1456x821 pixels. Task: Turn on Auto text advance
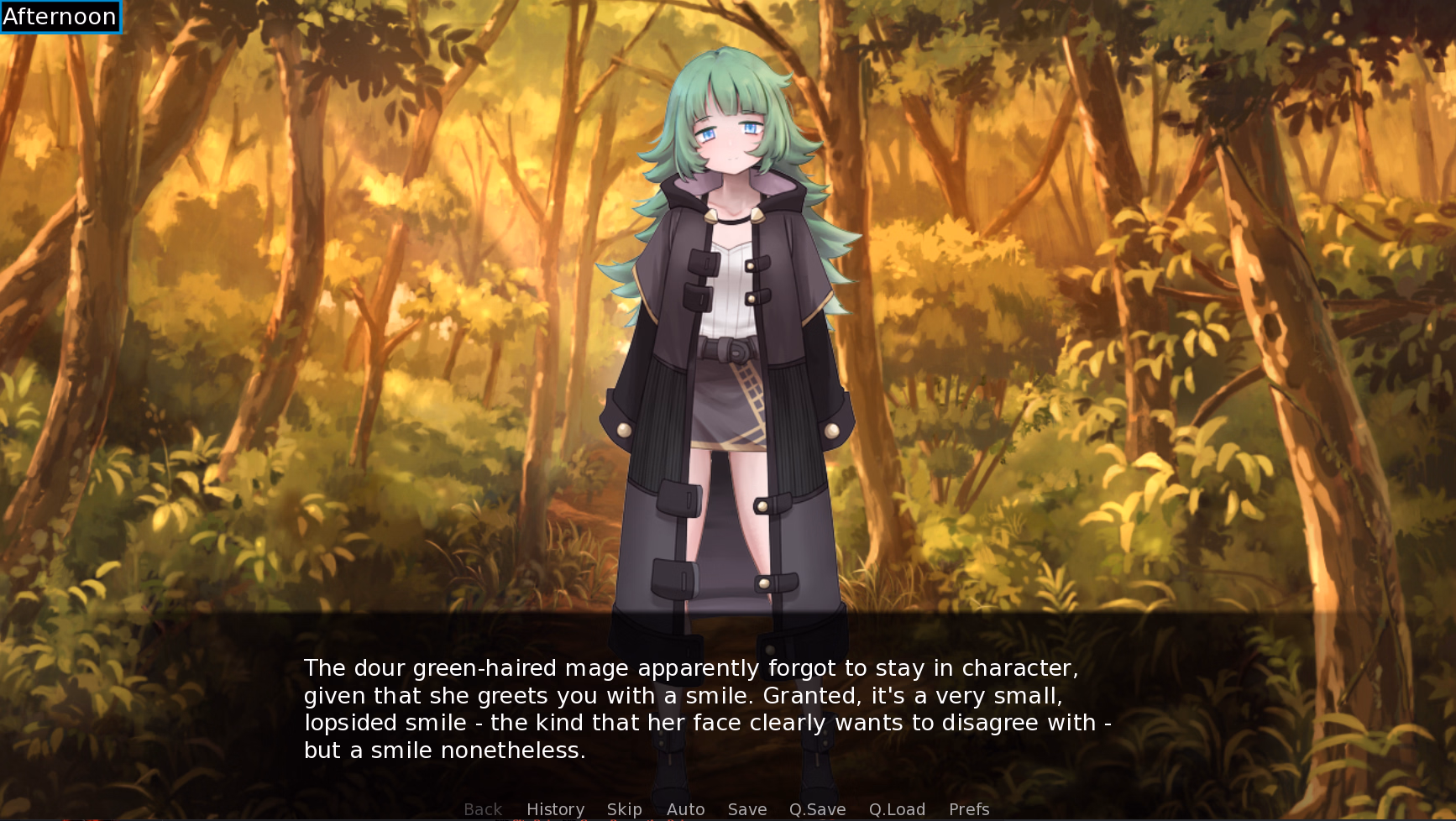click(685, 808)
